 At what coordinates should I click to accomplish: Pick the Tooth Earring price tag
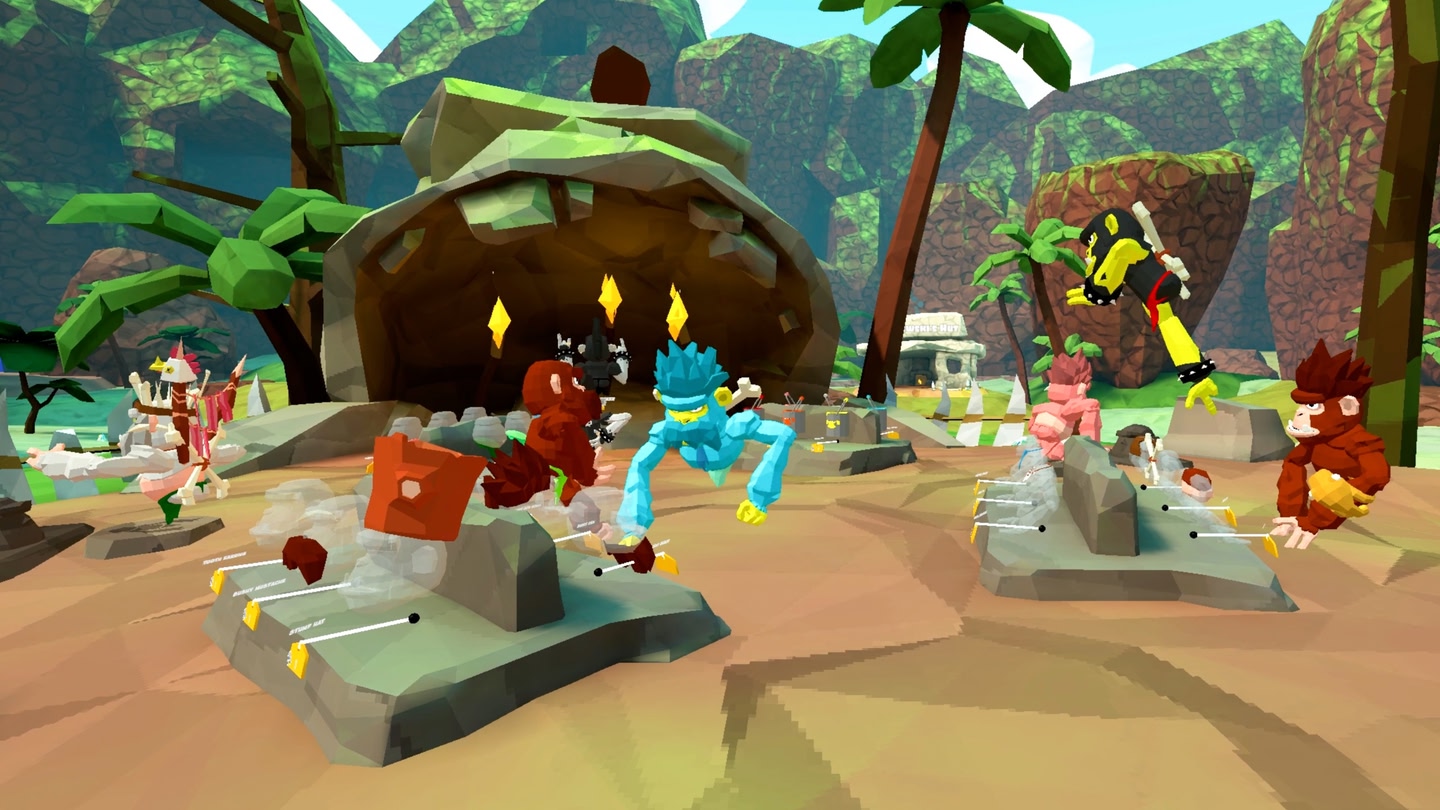pyautogui.click(x=218, y=582)
